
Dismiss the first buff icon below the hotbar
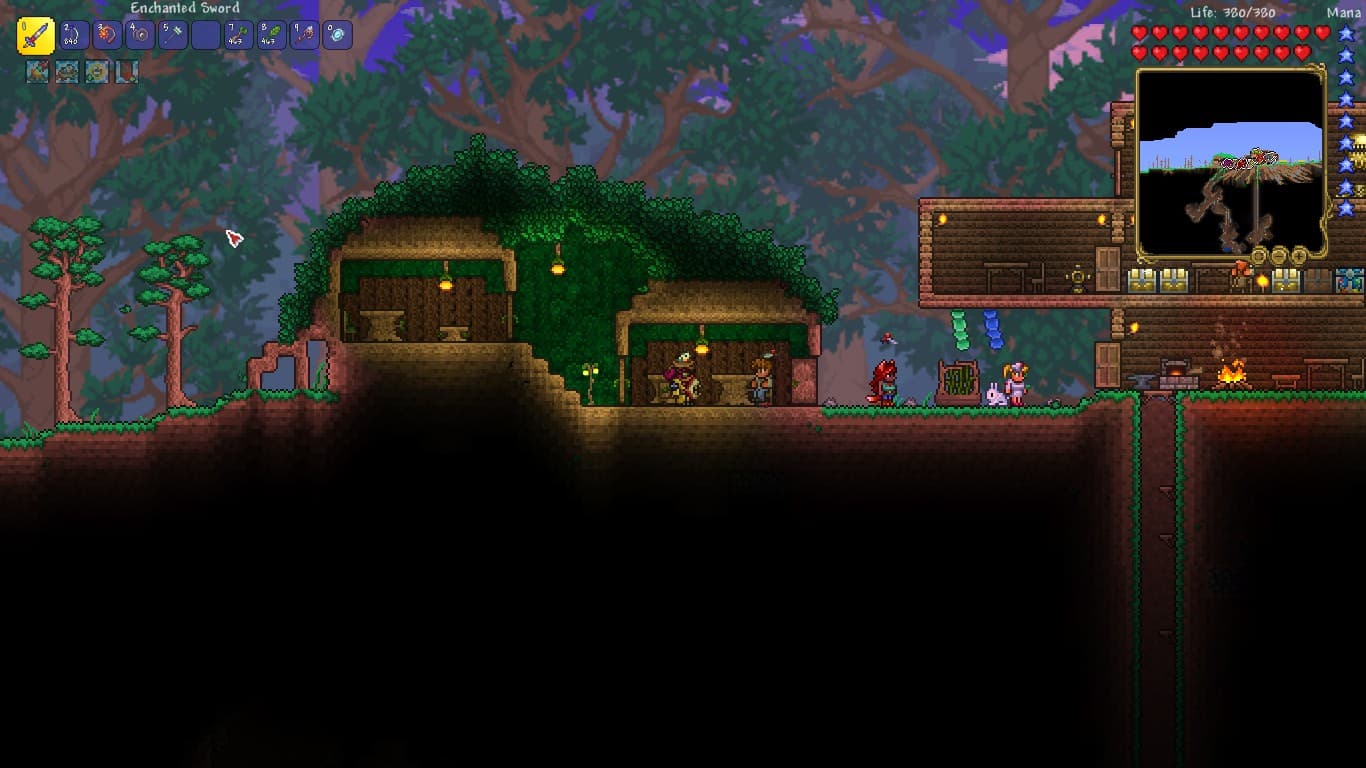pos(36,71)
